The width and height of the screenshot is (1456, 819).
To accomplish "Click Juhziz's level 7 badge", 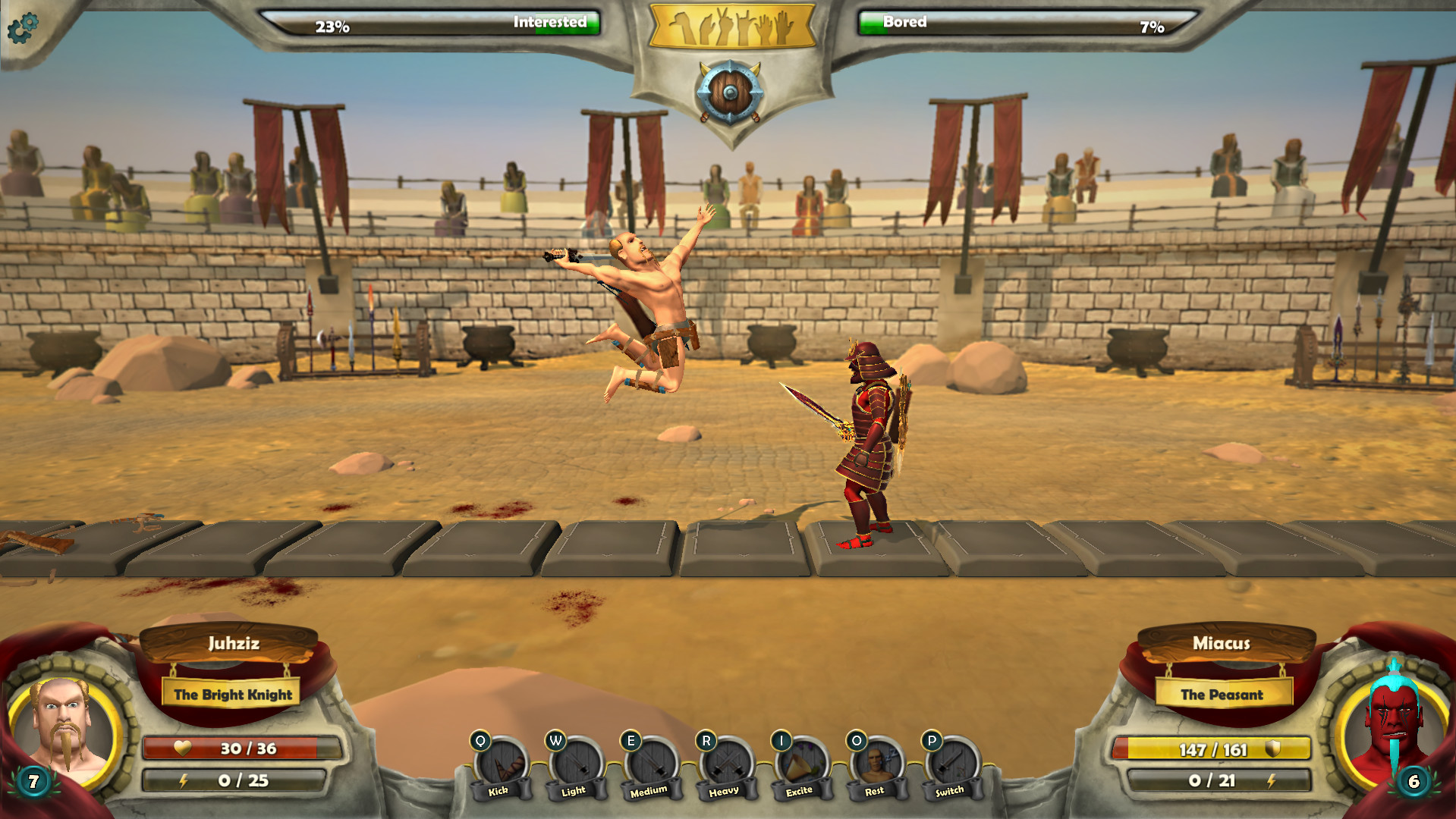I will click(32, 781).
